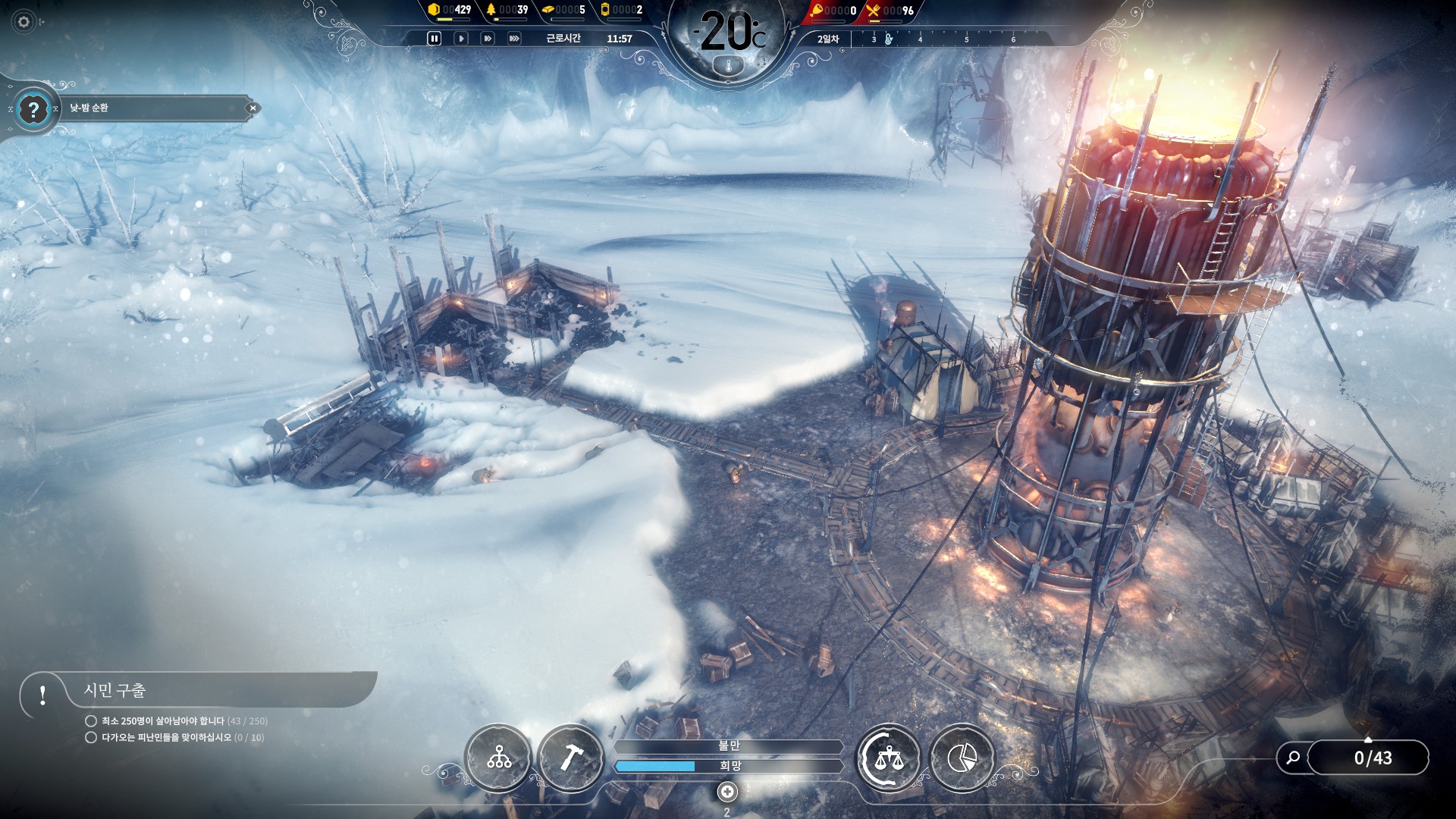Click the hope meter bar

click(729, 766)
